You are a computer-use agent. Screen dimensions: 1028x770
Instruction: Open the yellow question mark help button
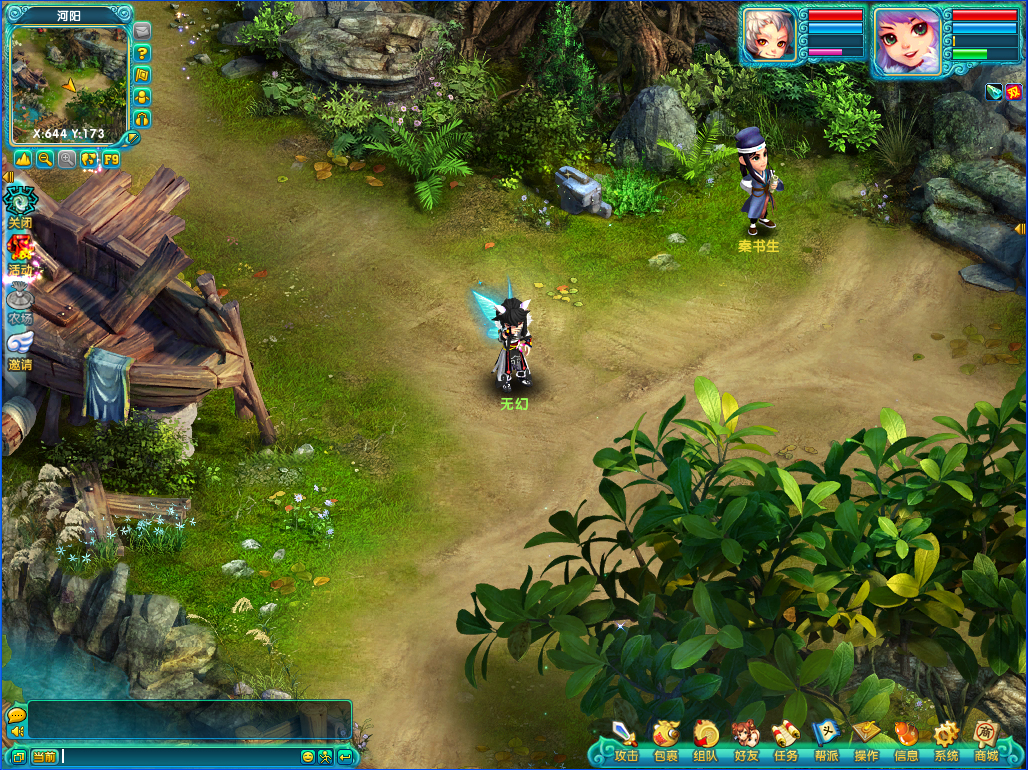142,53
